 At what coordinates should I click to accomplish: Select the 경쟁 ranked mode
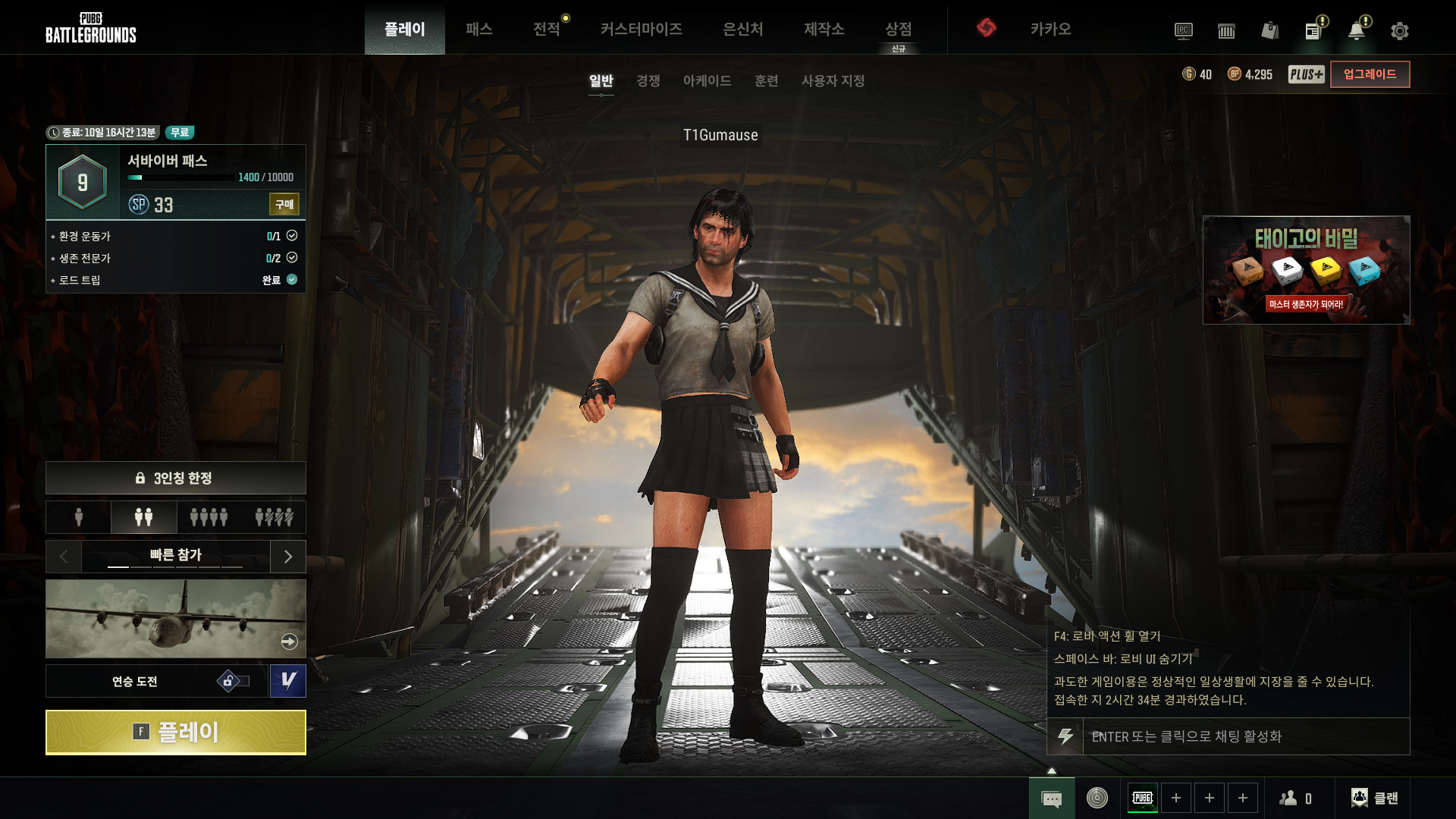click(x=648, y=80)
